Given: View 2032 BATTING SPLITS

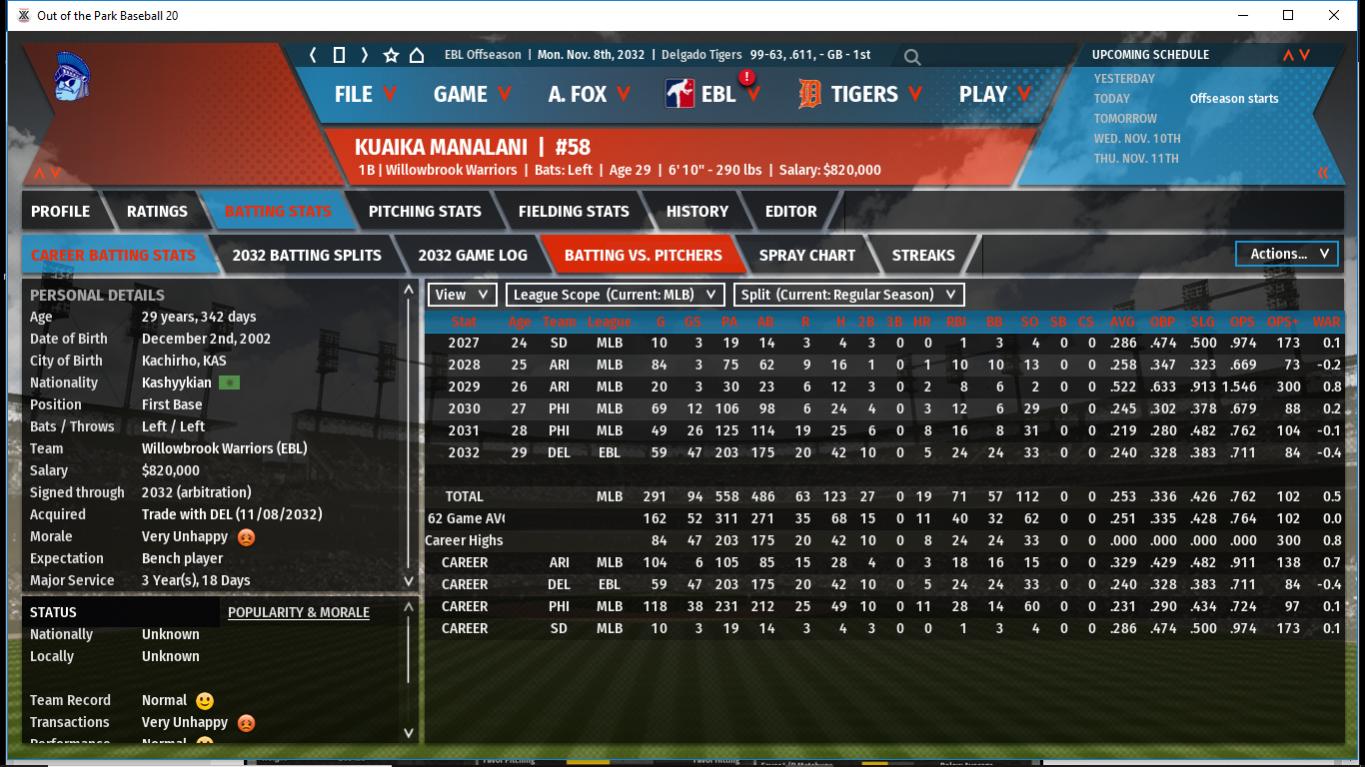Looking at the screenshot, I should tap(306, 255).
